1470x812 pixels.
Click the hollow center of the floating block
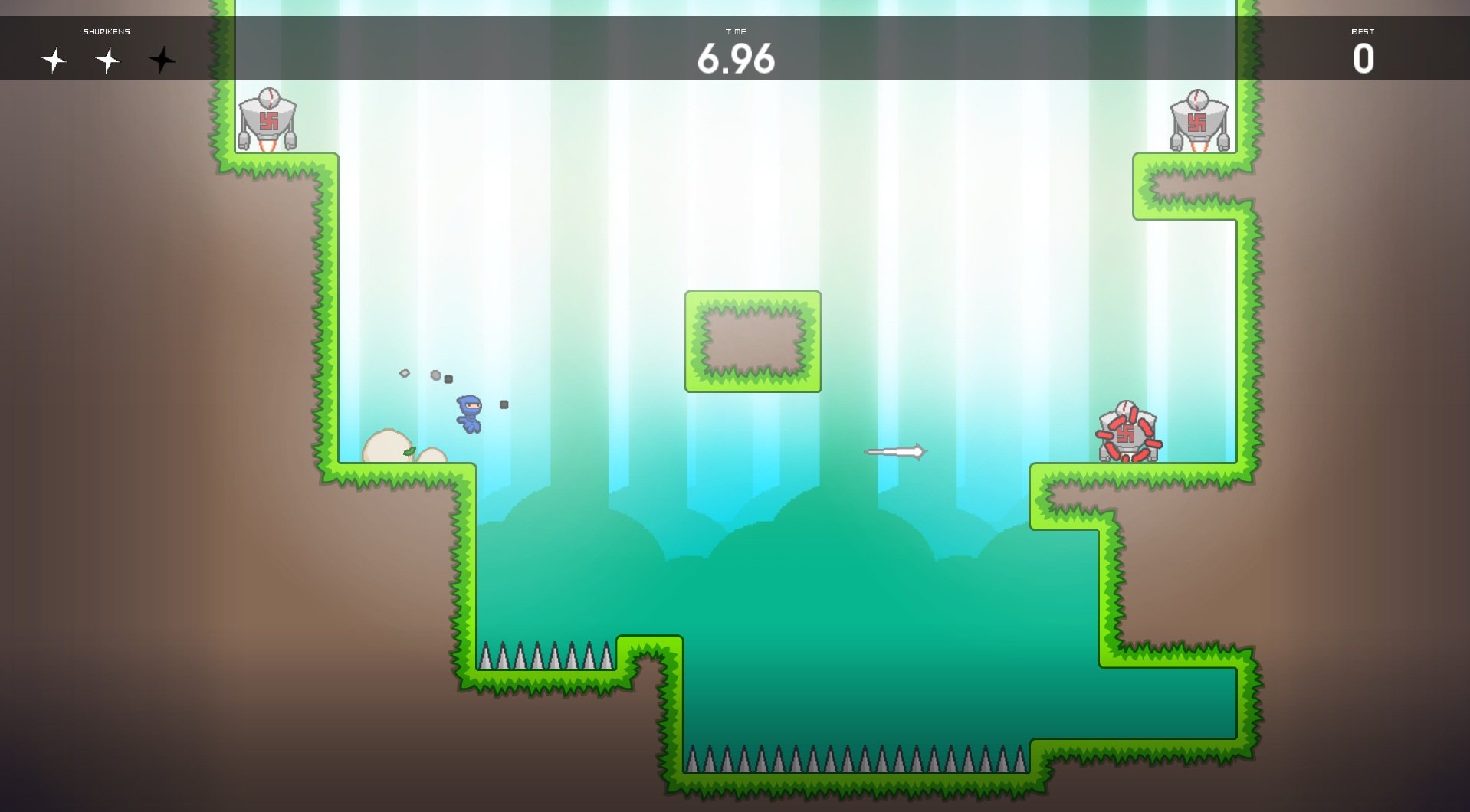pos(753,339)
